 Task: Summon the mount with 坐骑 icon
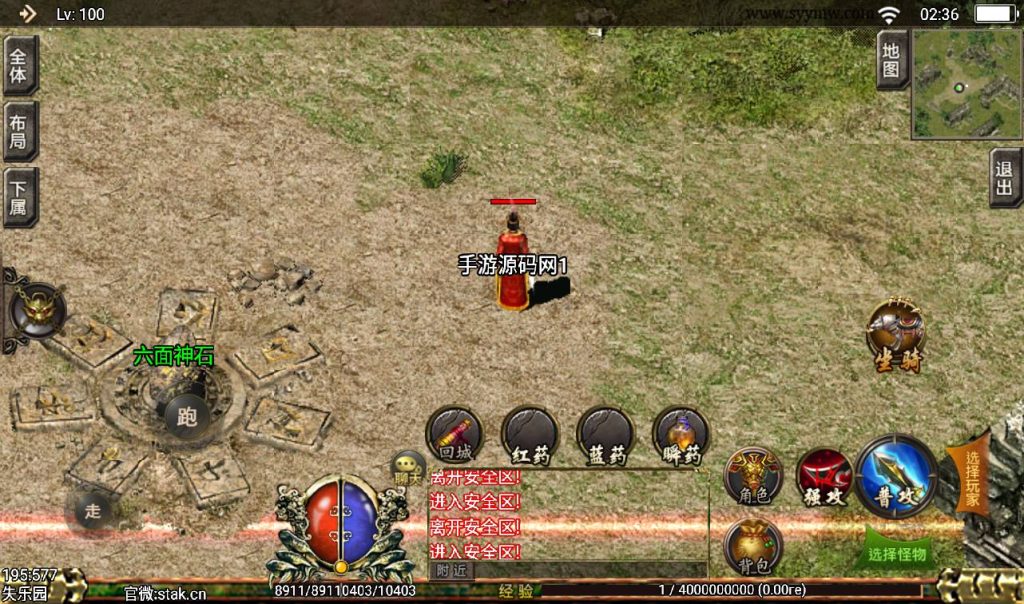(x=895, y=332)
